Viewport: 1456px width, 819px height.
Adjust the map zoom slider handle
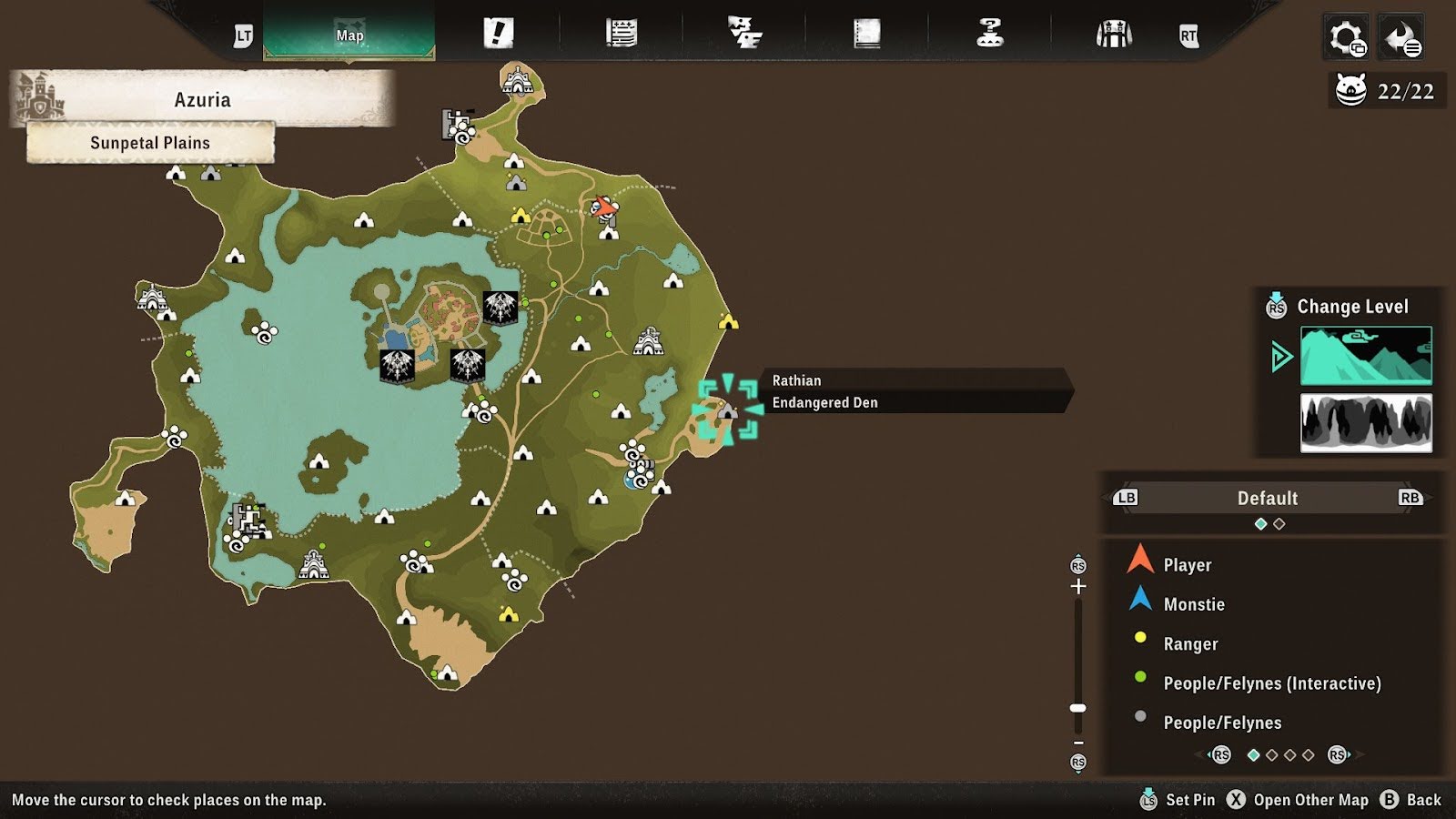coord(1078,708)
